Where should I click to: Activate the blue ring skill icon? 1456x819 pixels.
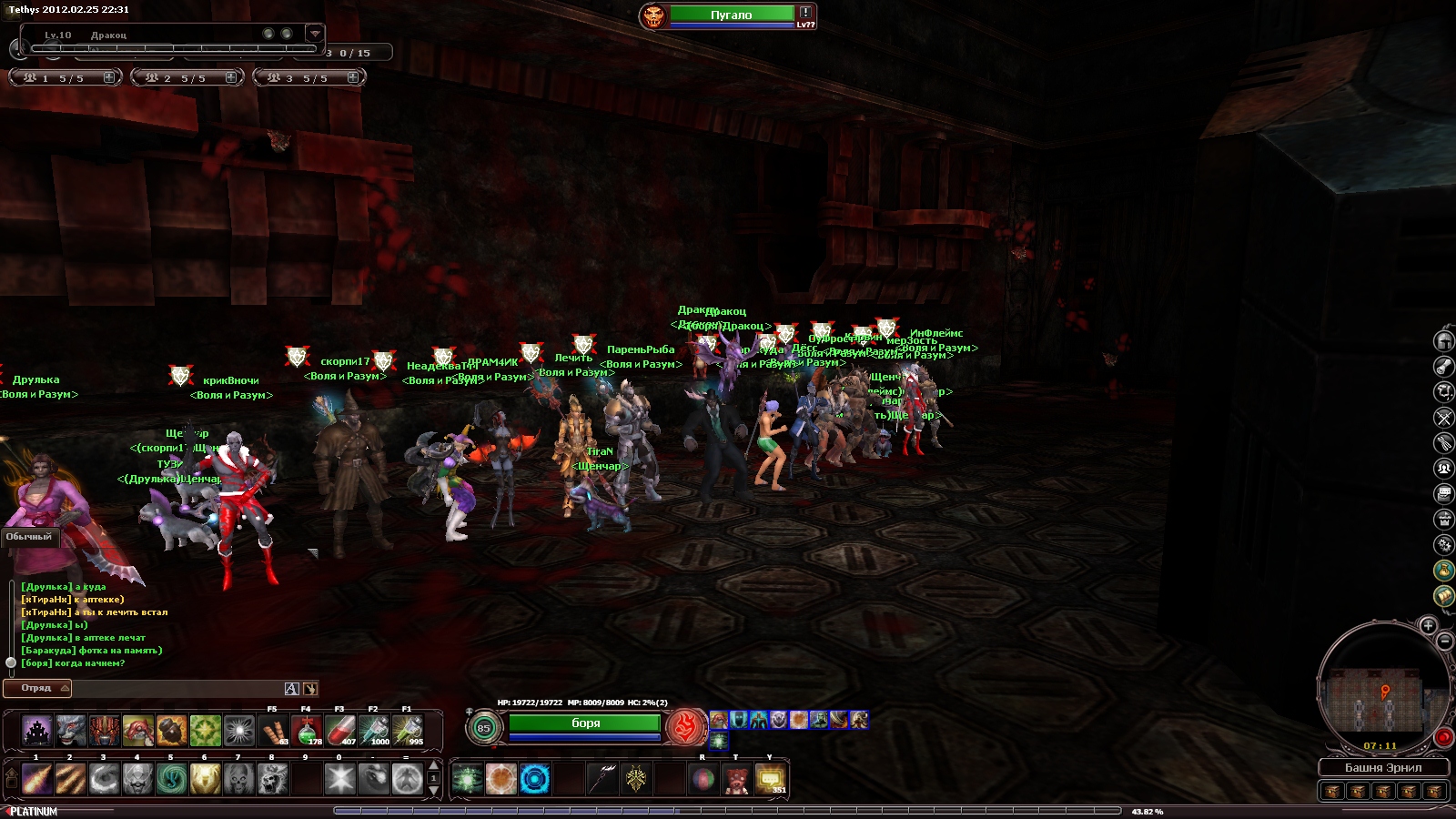click(x=535, y=780)
